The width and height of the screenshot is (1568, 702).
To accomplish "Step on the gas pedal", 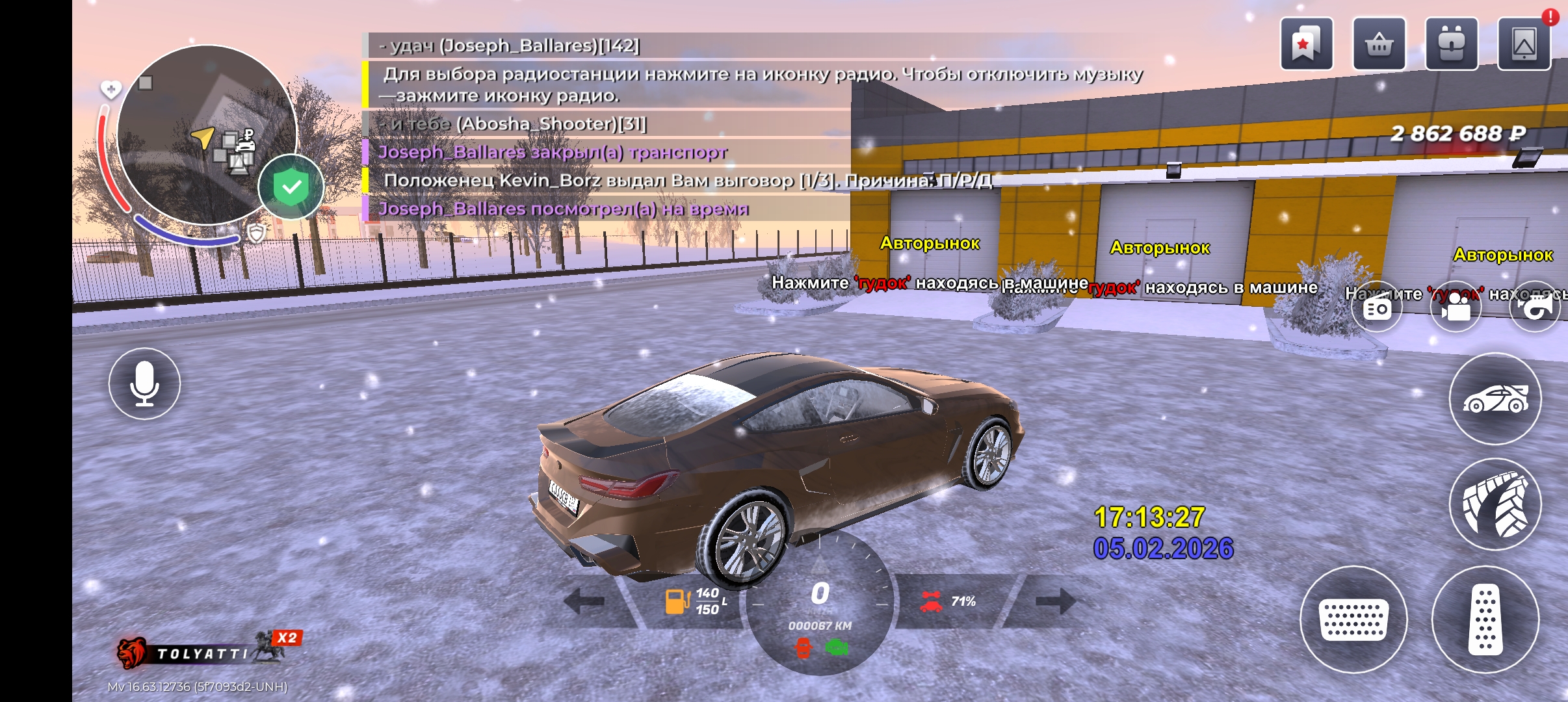I will coord(1485,619).
